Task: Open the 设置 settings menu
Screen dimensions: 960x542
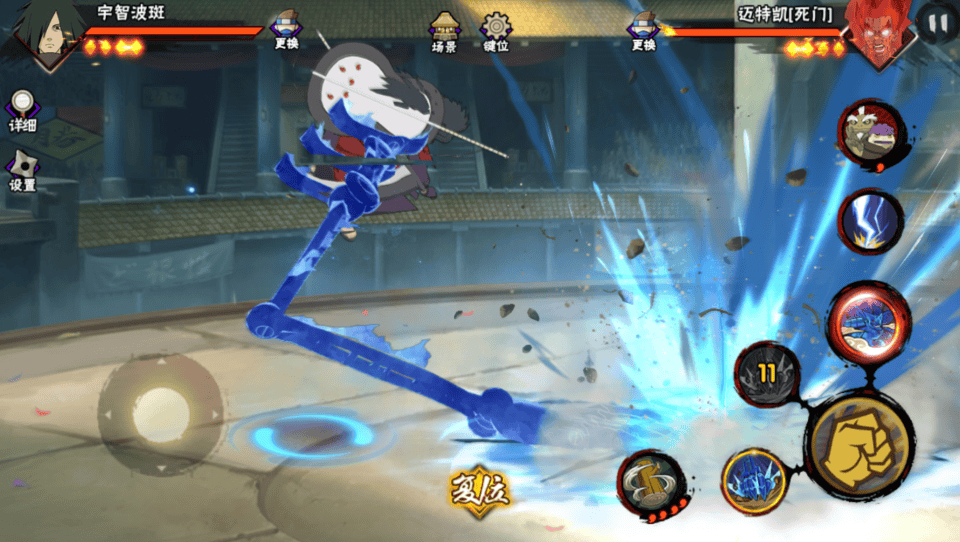Action: (x=22, y=171)
